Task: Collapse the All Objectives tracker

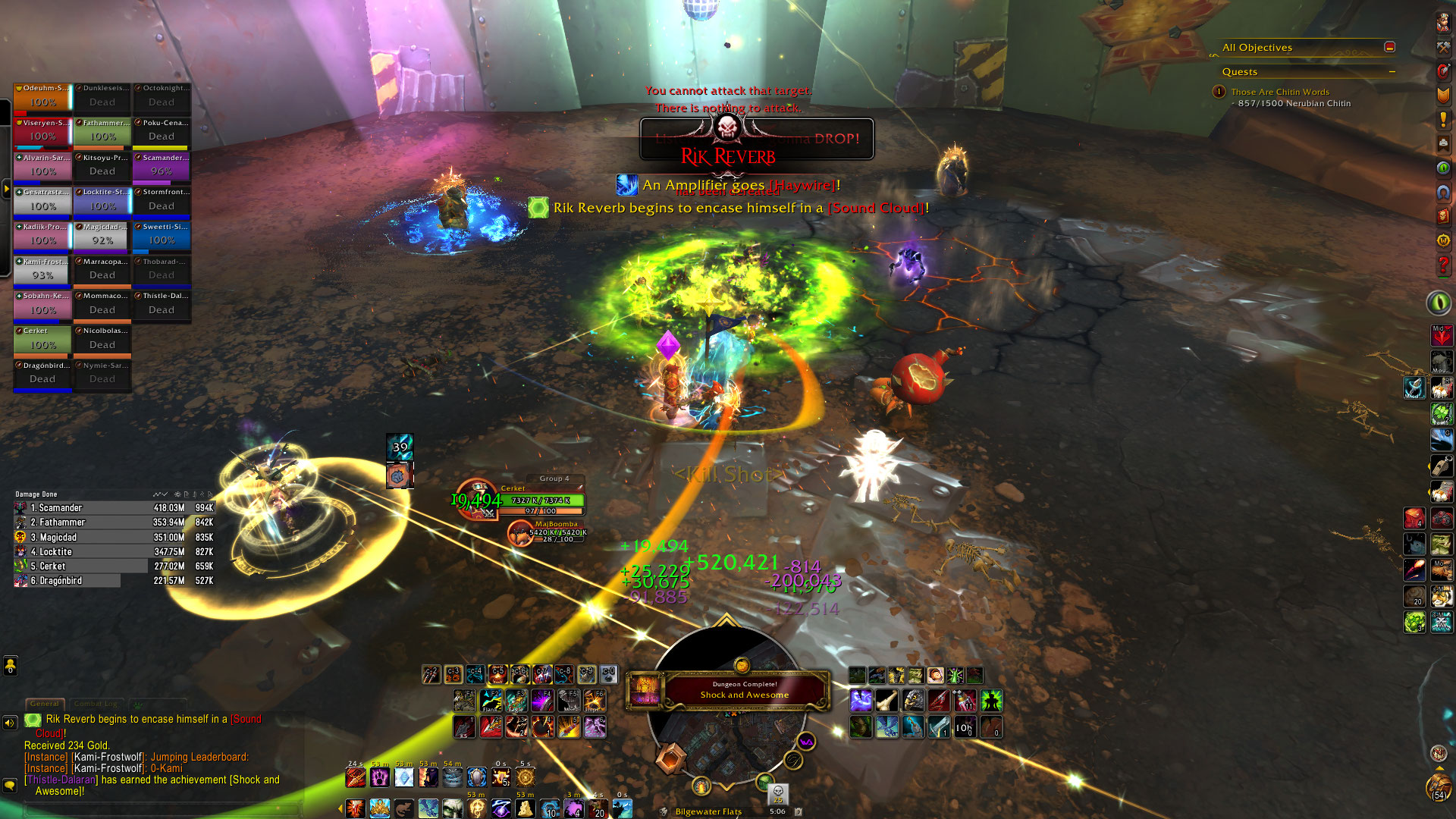Action: point(1389,47)
